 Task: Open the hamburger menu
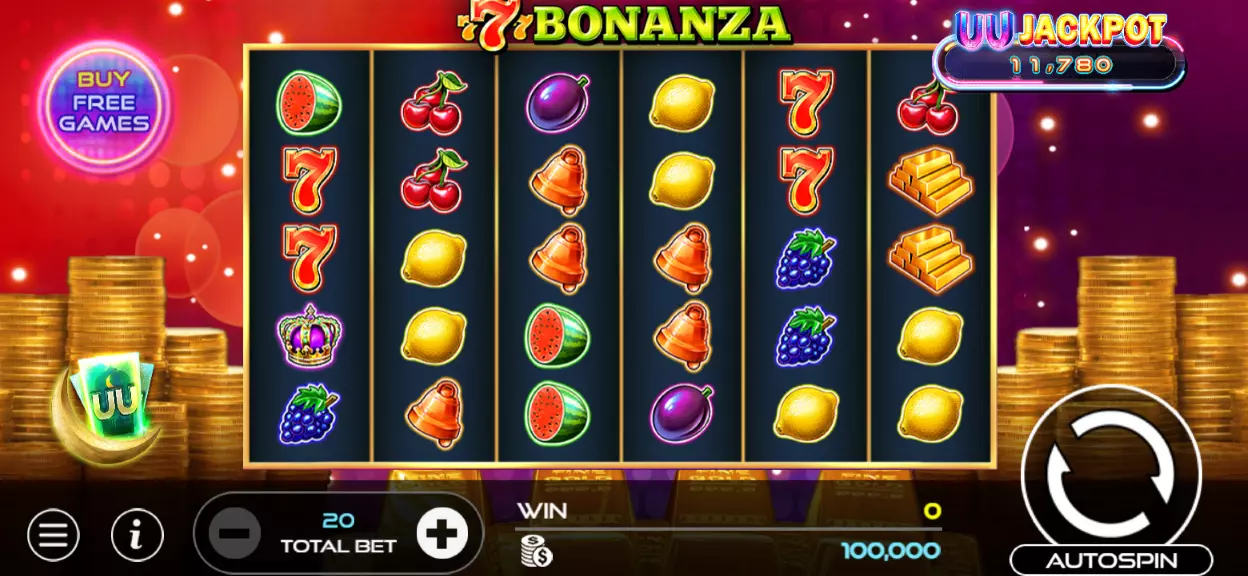coord(53,535)
